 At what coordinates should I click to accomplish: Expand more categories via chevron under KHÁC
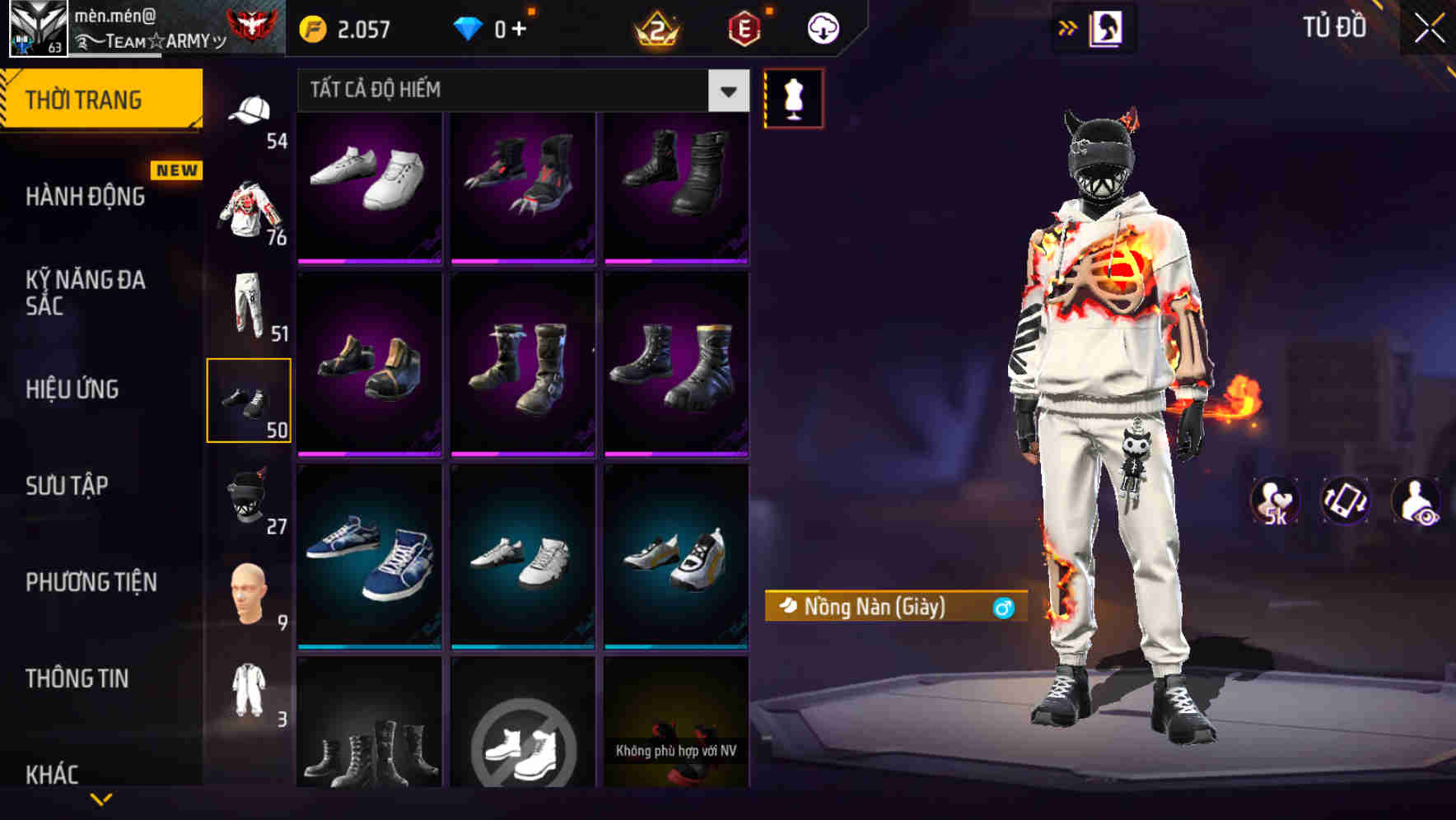pyautogui.click(x=101, y=797)
